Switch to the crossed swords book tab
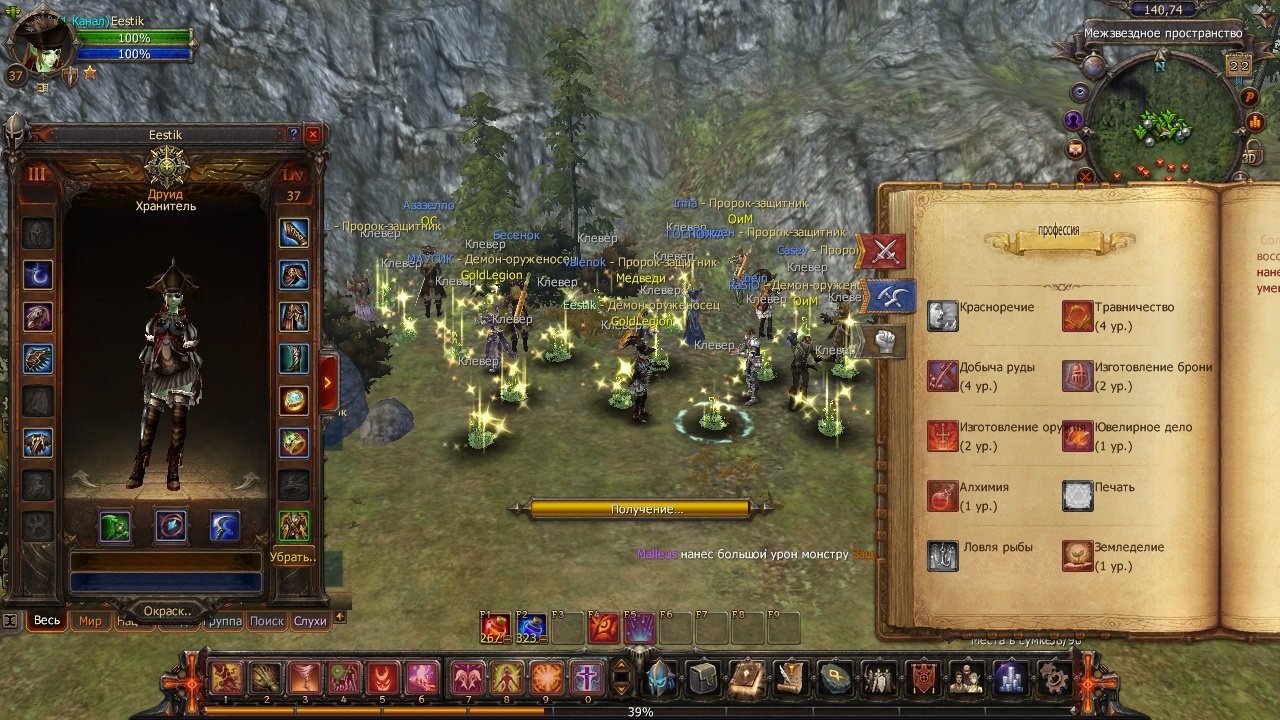 883,252
